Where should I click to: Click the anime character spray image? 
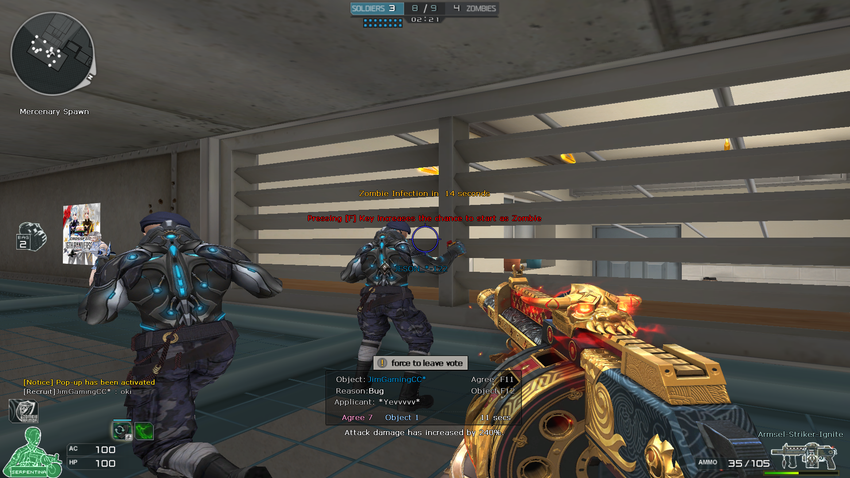click(x=81, y=233)
